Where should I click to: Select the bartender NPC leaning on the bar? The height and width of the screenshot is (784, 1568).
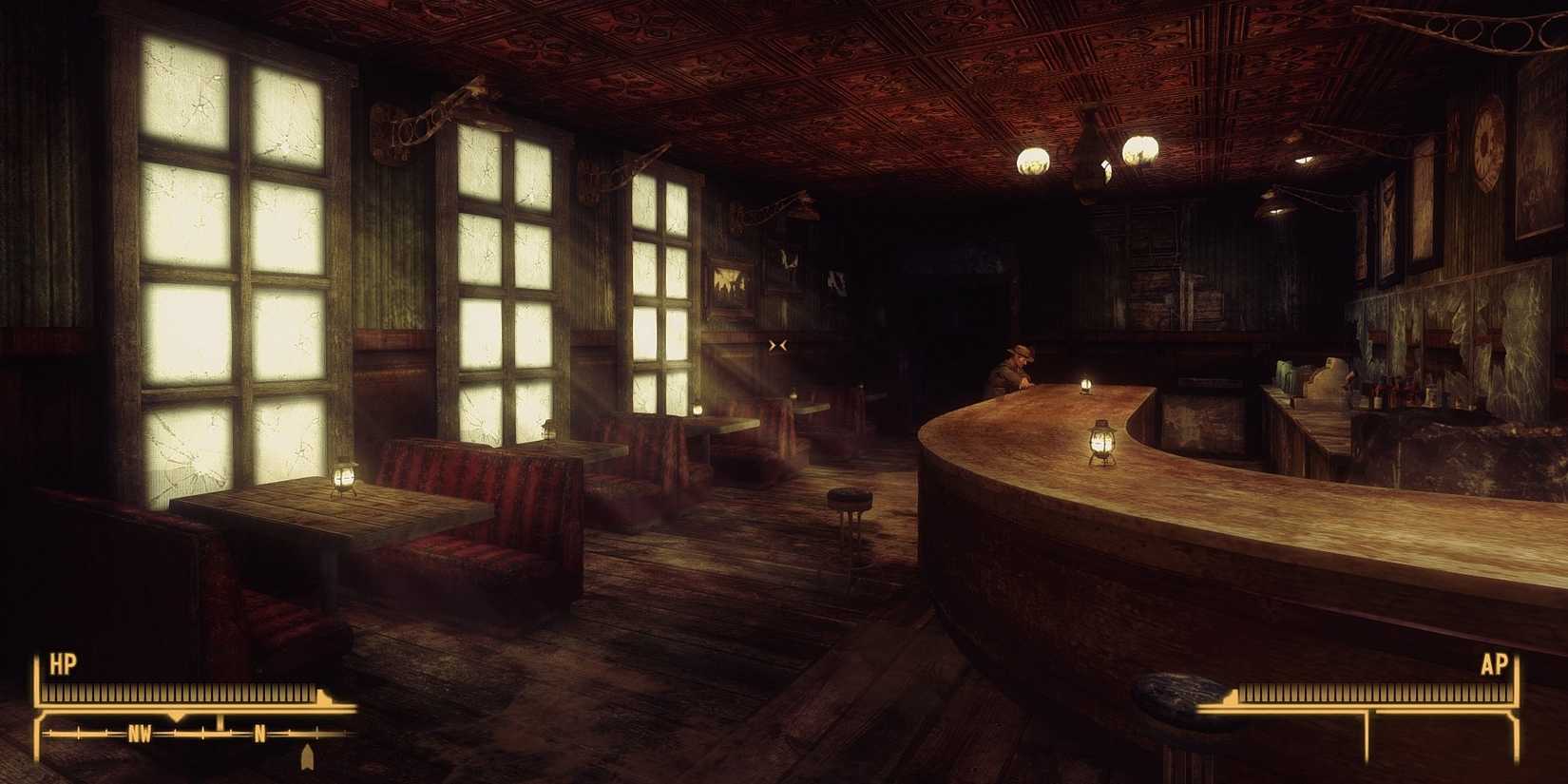pos(1015,366)
